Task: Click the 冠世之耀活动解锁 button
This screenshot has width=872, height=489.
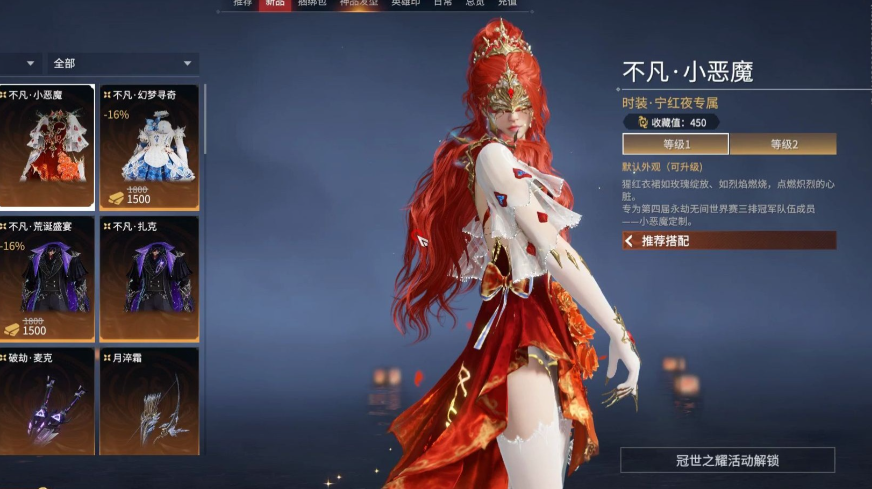Action: coord(727,460)
